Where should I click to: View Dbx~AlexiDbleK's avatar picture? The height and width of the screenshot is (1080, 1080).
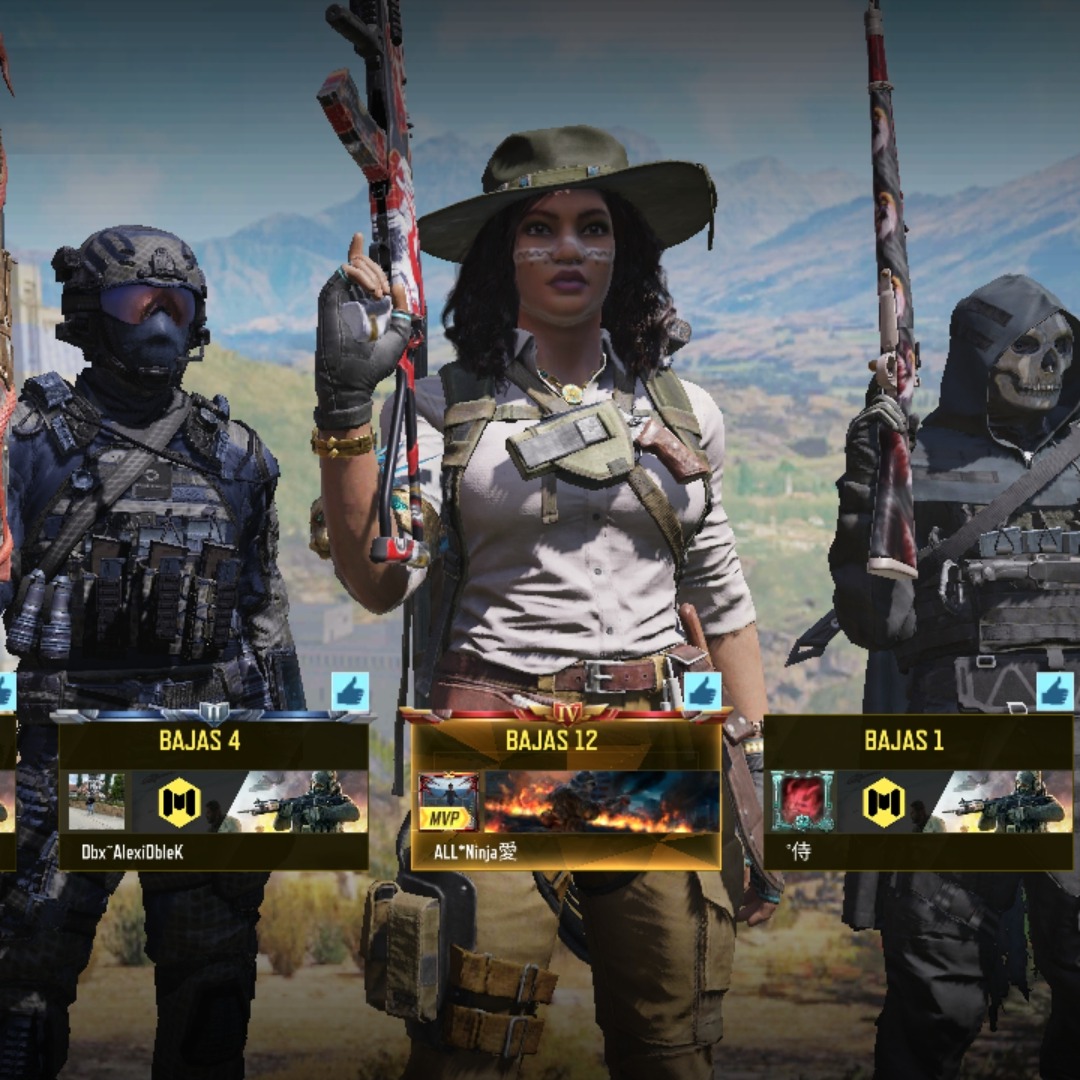(96, 802)
